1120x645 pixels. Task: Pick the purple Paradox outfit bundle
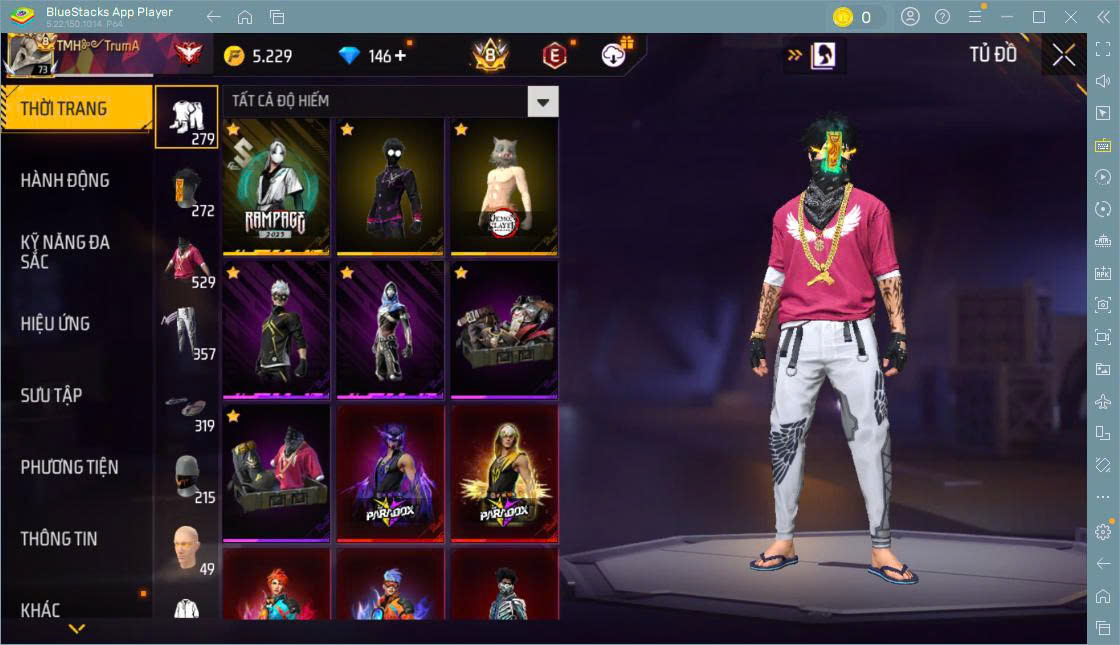click(x=390, y=472)
